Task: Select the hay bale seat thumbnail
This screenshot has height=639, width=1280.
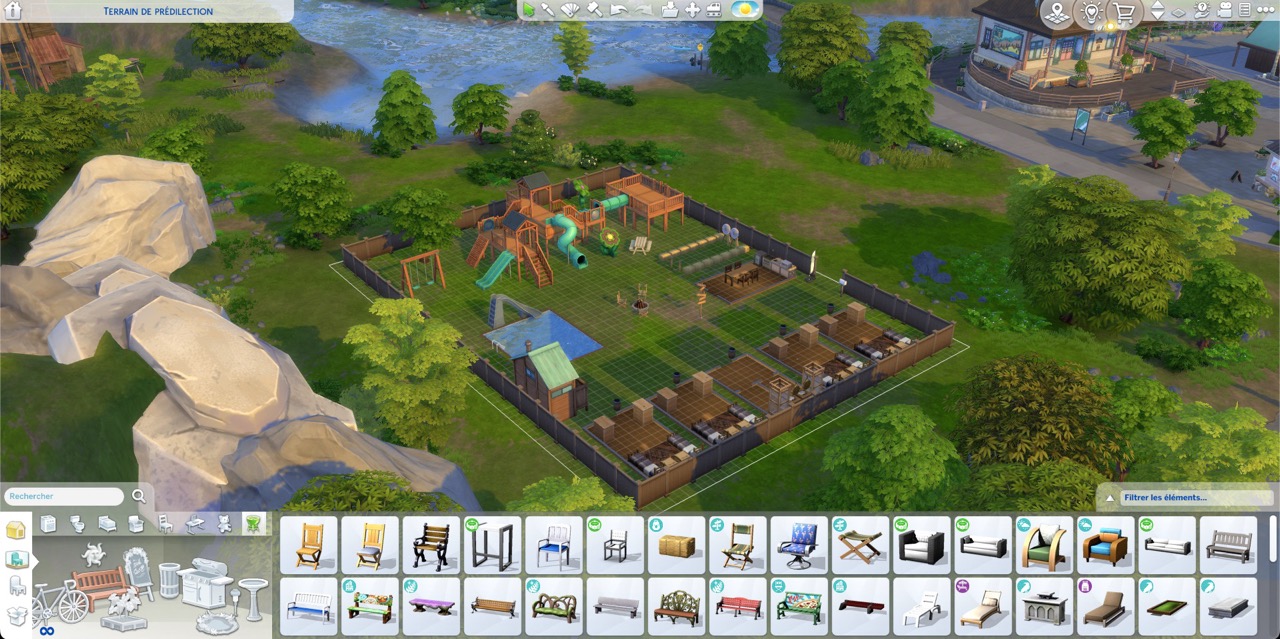Action: (676, 545)
